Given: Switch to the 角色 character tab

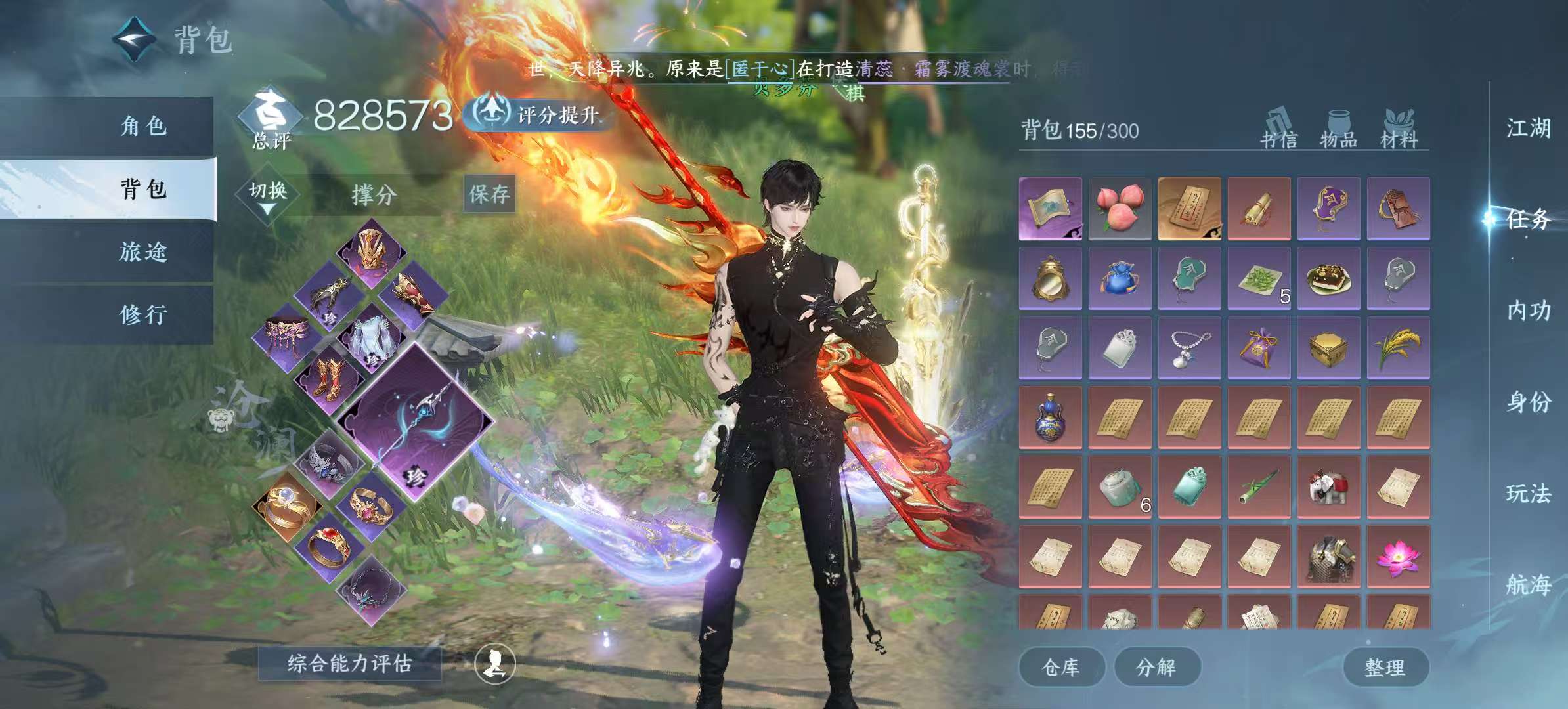Looking at the screenshot, I should coord(143,125).
